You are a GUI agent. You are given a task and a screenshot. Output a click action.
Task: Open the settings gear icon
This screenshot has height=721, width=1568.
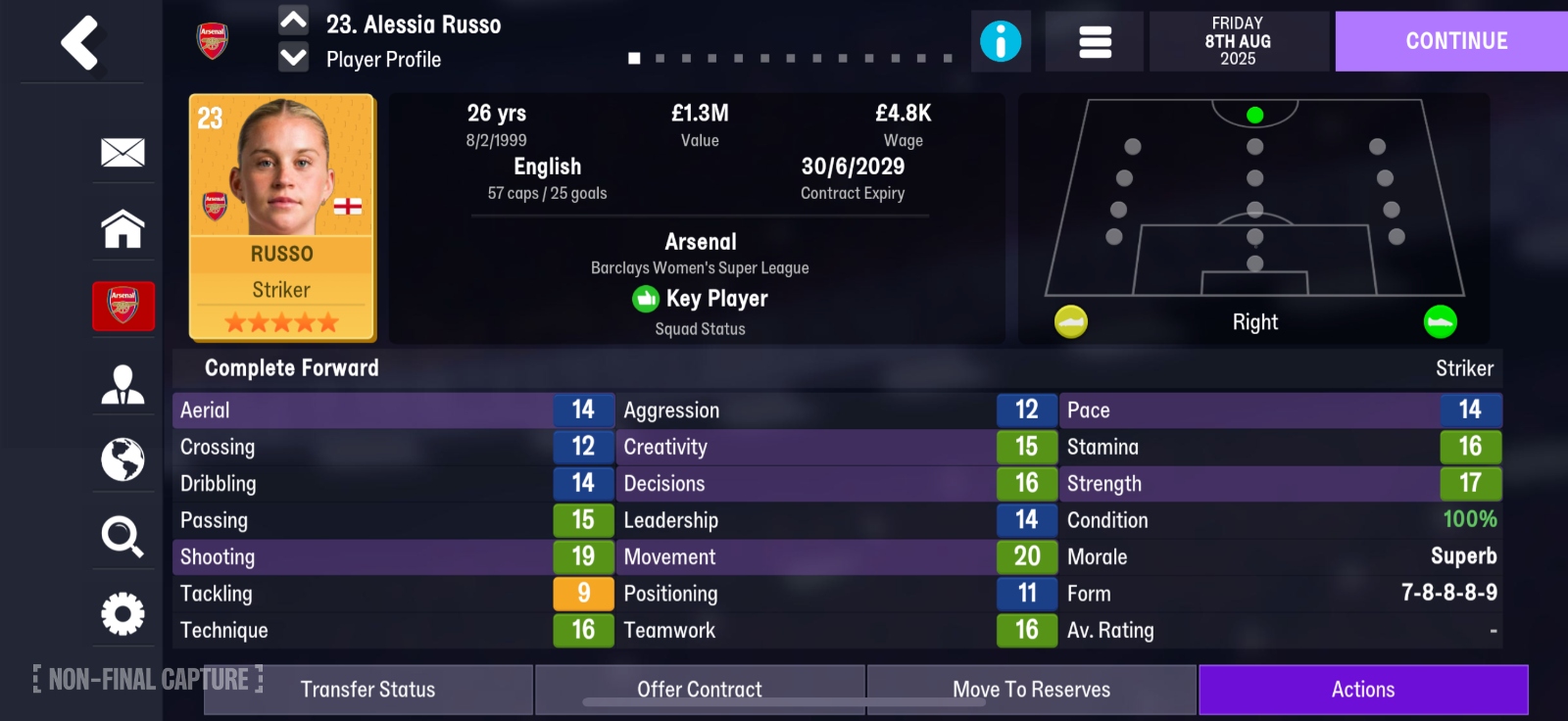122,613
